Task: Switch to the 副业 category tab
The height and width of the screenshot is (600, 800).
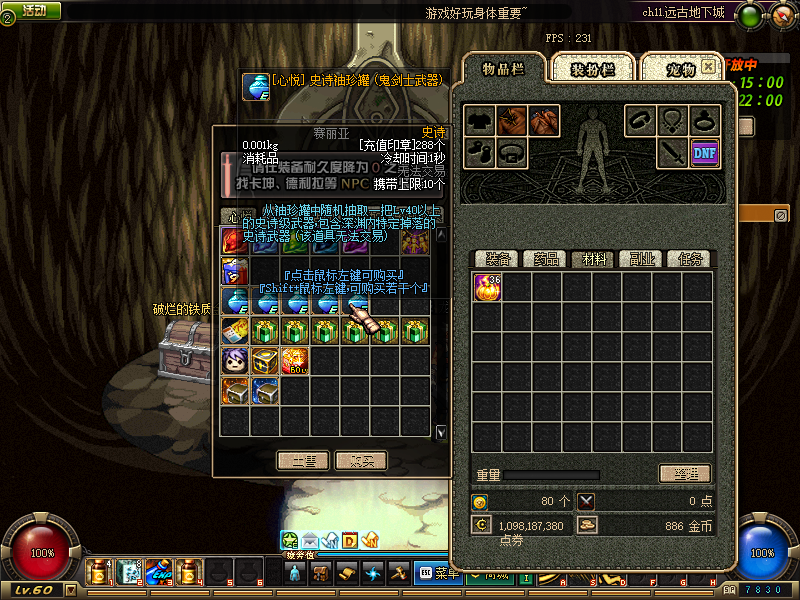Action: 641,259
